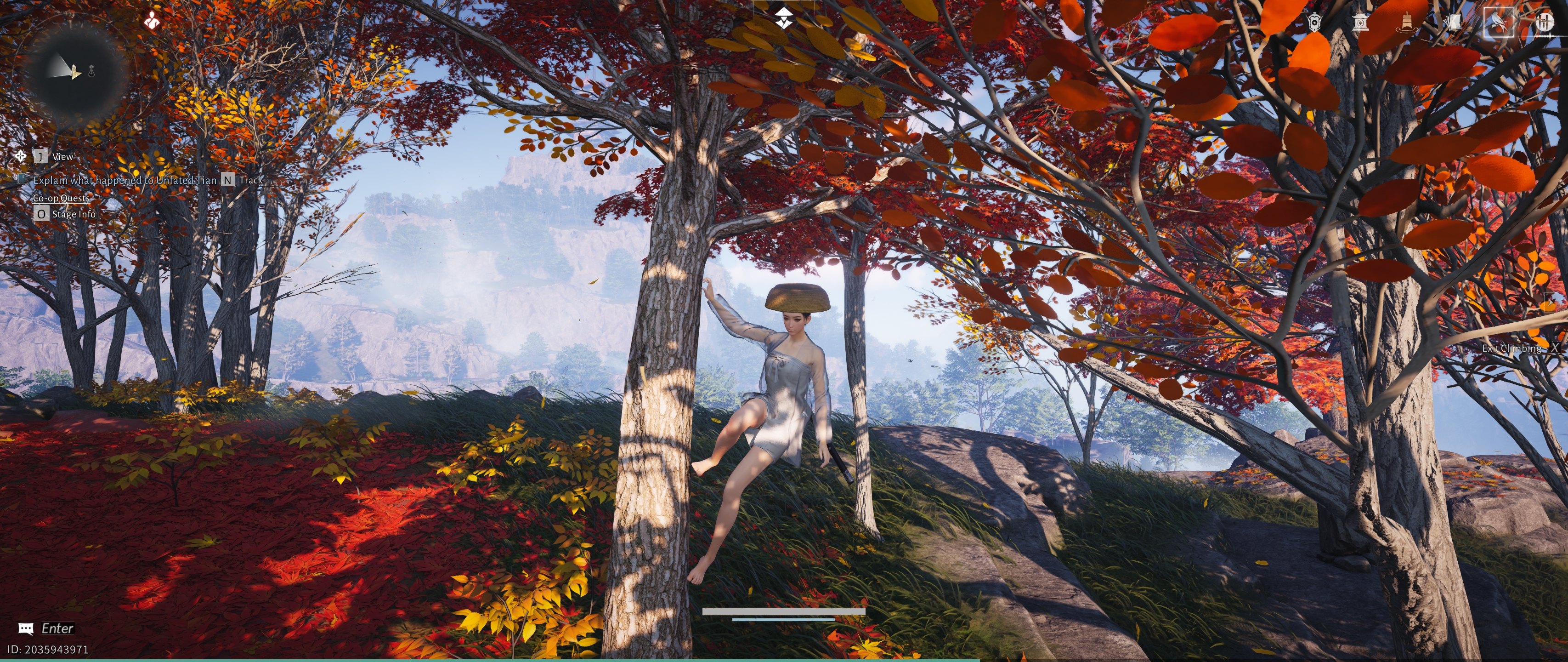The width and height of the screenshot is (1568, 662).
Task: Open the shrine coin shop icon
Action: [1360, 23]
